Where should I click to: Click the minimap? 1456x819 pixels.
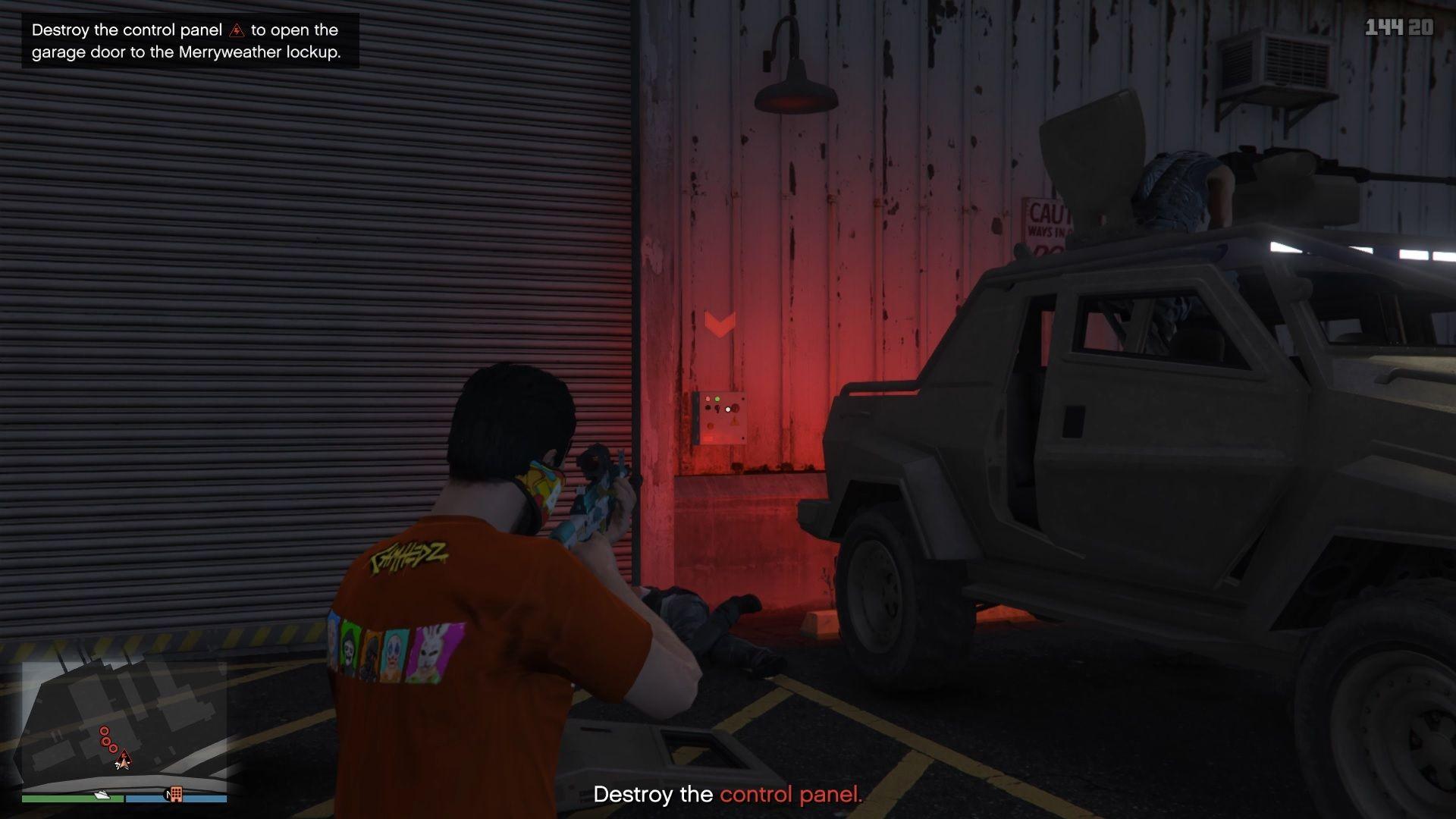124,726
